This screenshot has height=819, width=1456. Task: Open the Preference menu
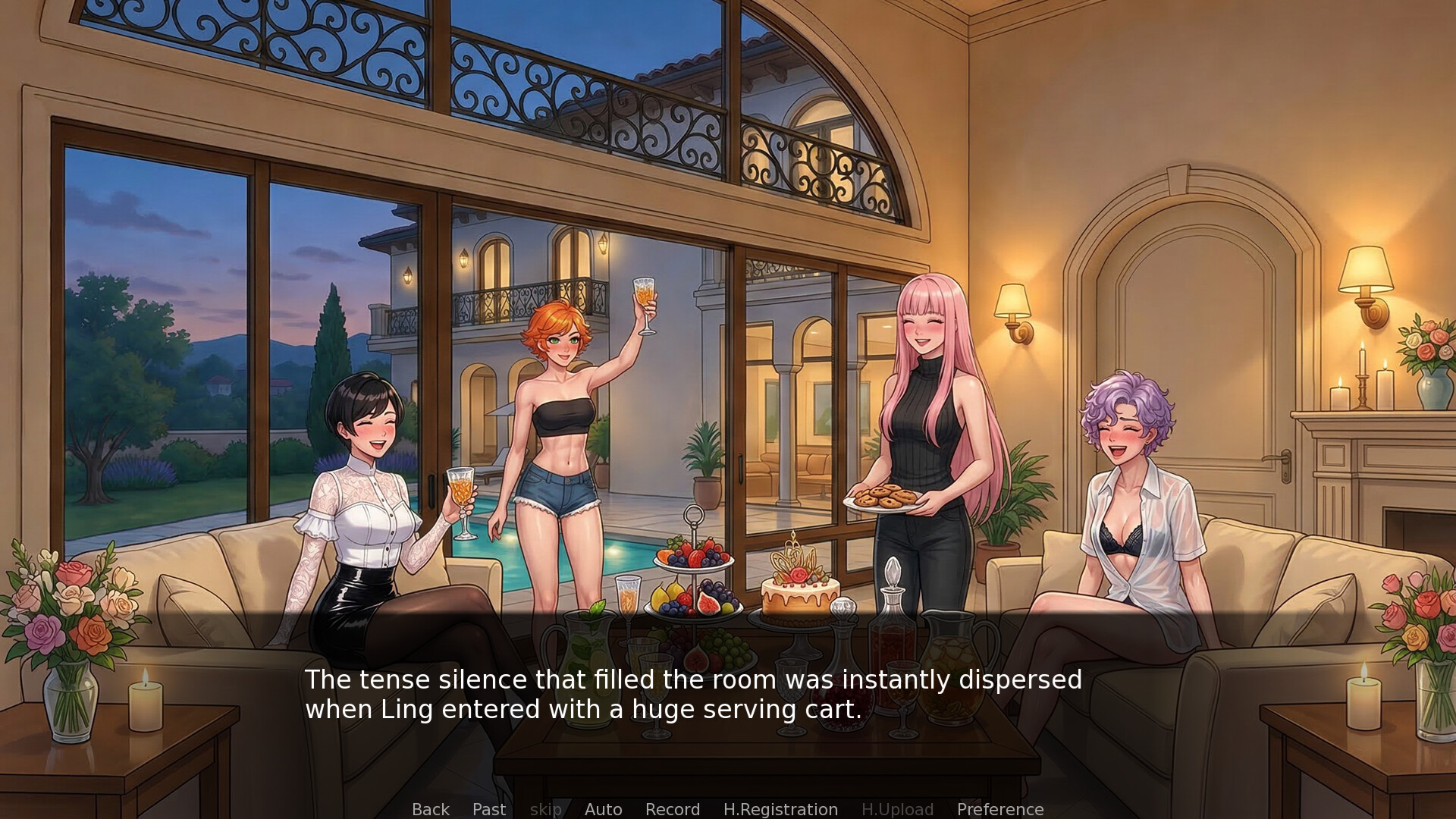(x=999, y=809)
